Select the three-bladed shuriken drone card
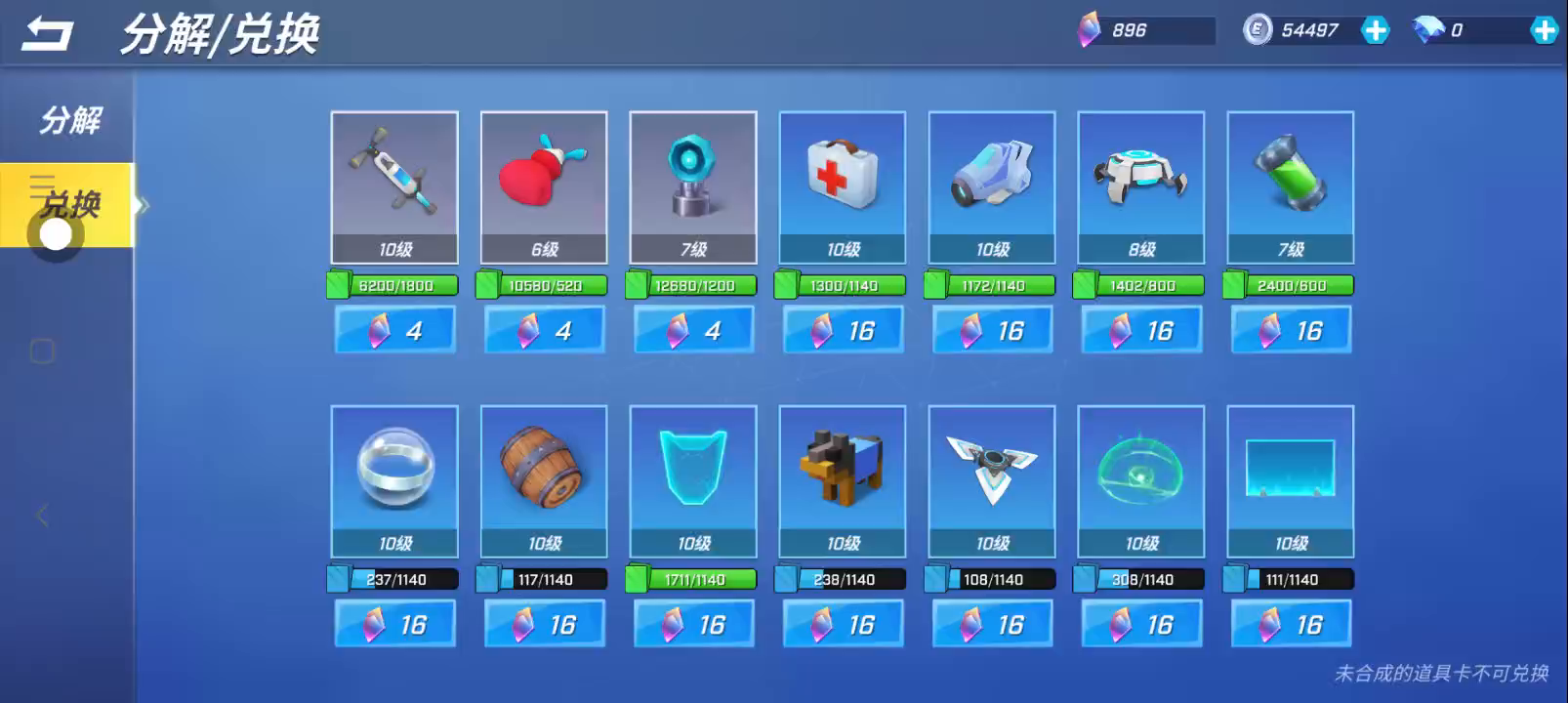 click(x=992, y=480)
